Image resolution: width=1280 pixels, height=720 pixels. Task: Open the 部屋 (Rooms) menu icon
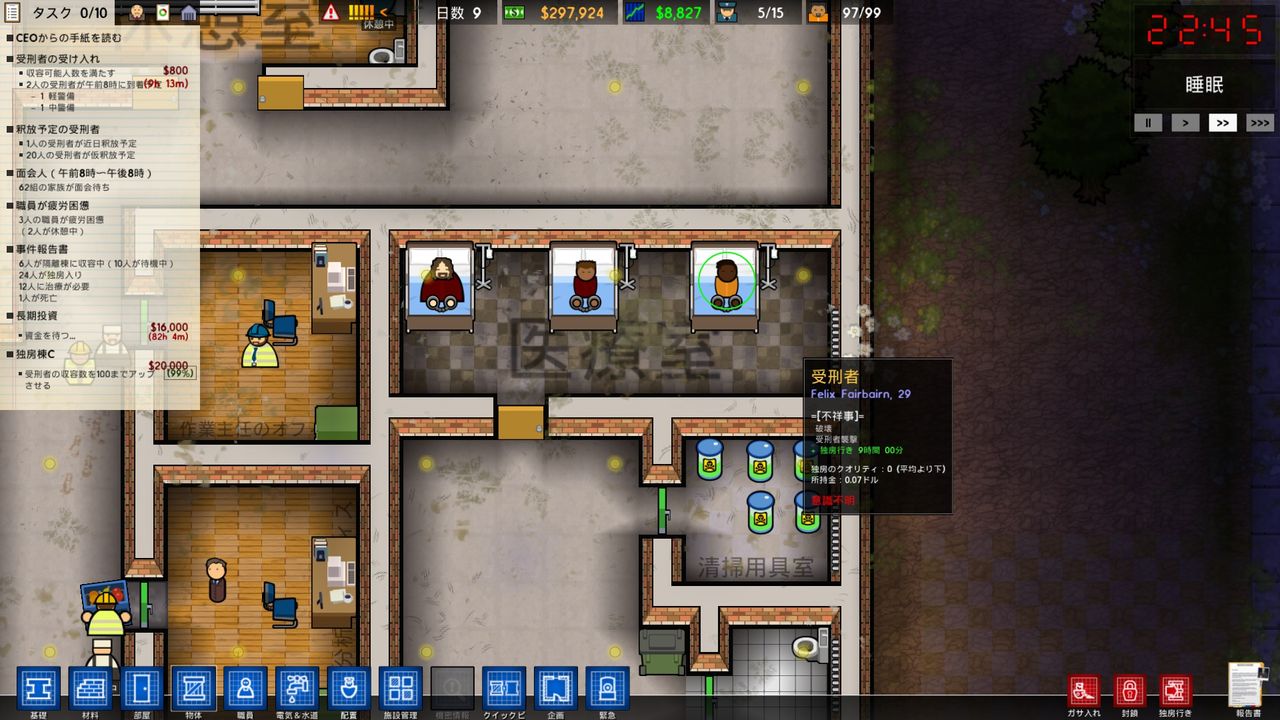141,688
